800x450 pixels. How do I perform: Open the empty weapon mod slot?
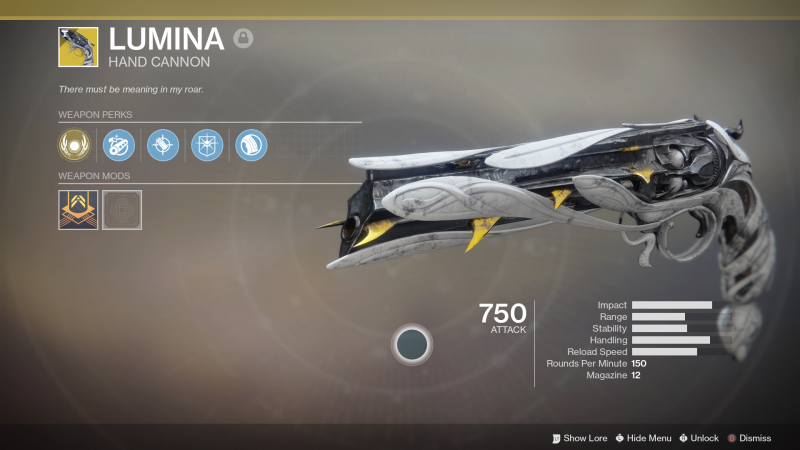coord(122,210)
